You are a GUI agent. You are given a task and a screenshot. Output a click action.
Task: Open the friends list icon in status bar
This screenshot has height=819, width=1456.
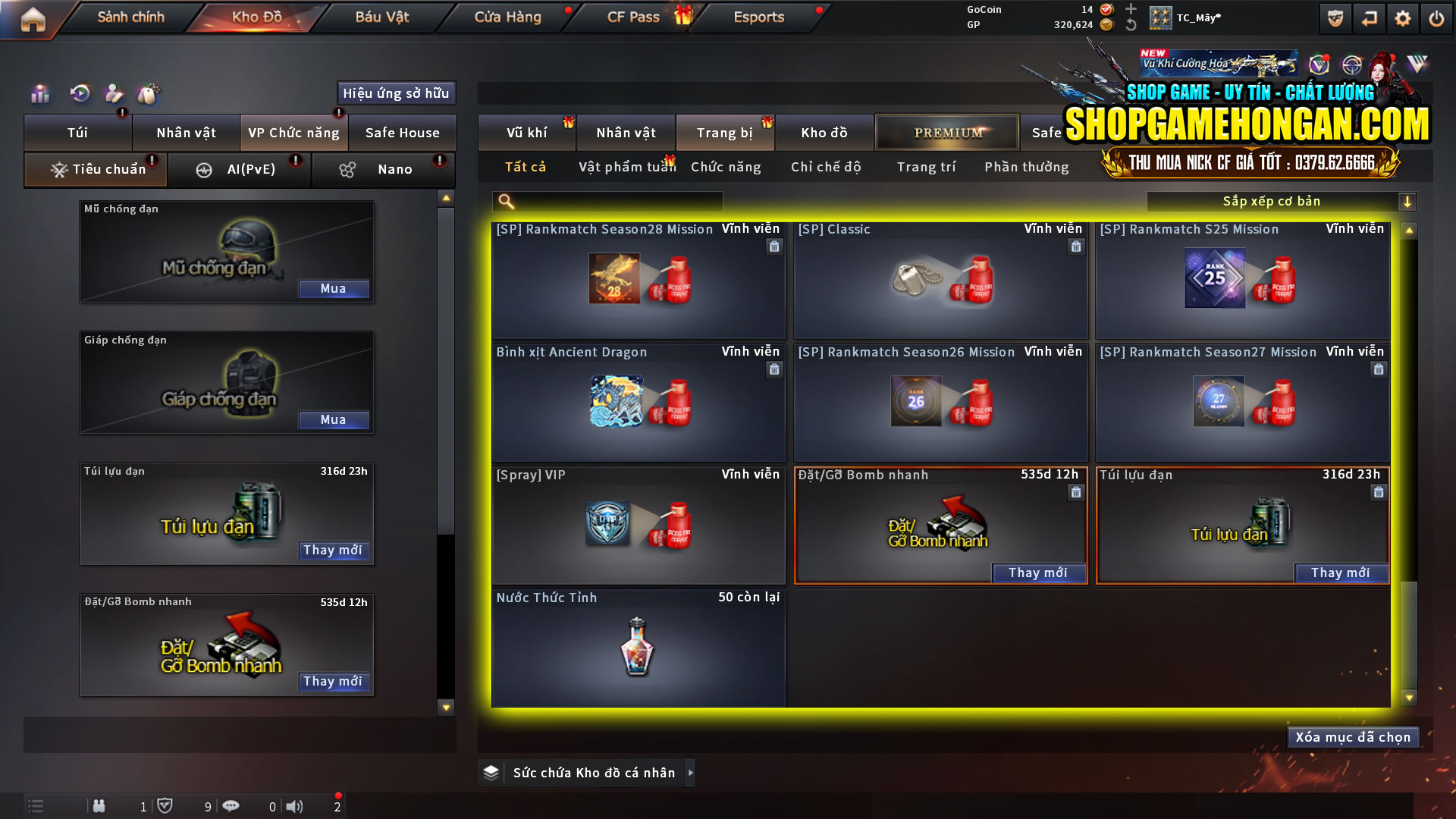[x=99, y=806]
